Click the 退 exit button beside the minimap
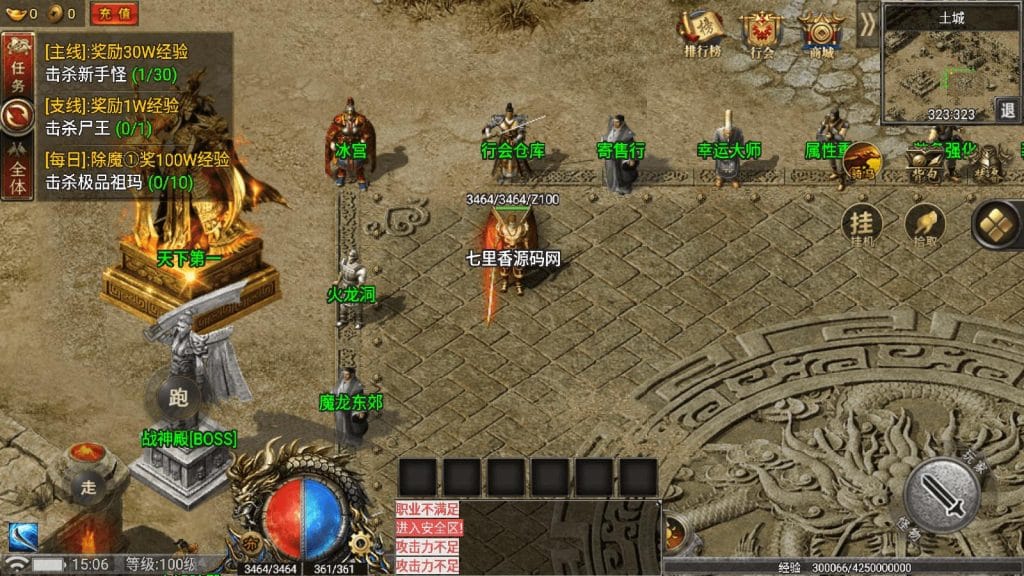Viewport: 1024px width, 576px height. [x=1008, y=109]
